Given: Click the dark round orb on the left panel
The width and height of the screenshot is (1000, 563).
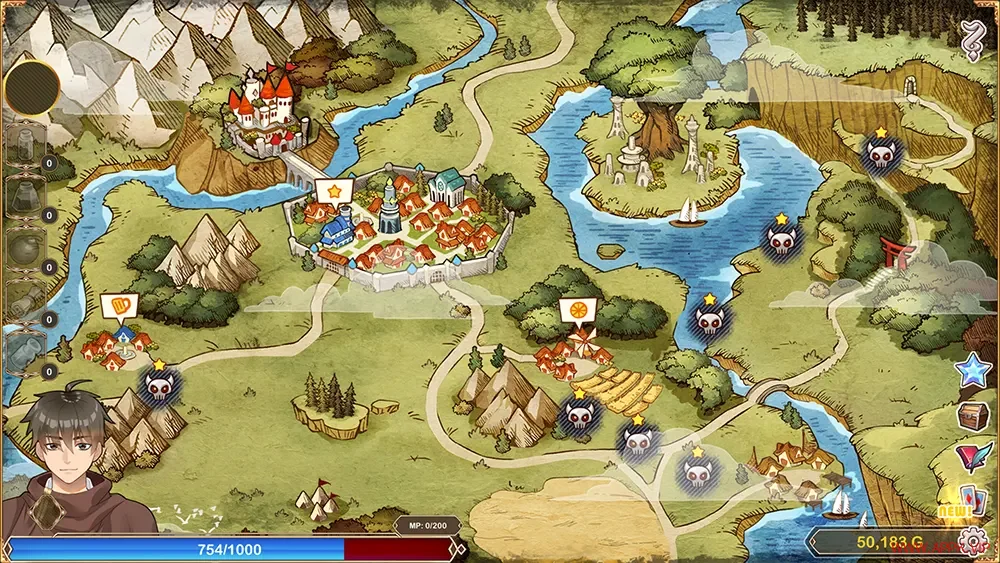Looking at the screenshot, I should tap(33, 88).
